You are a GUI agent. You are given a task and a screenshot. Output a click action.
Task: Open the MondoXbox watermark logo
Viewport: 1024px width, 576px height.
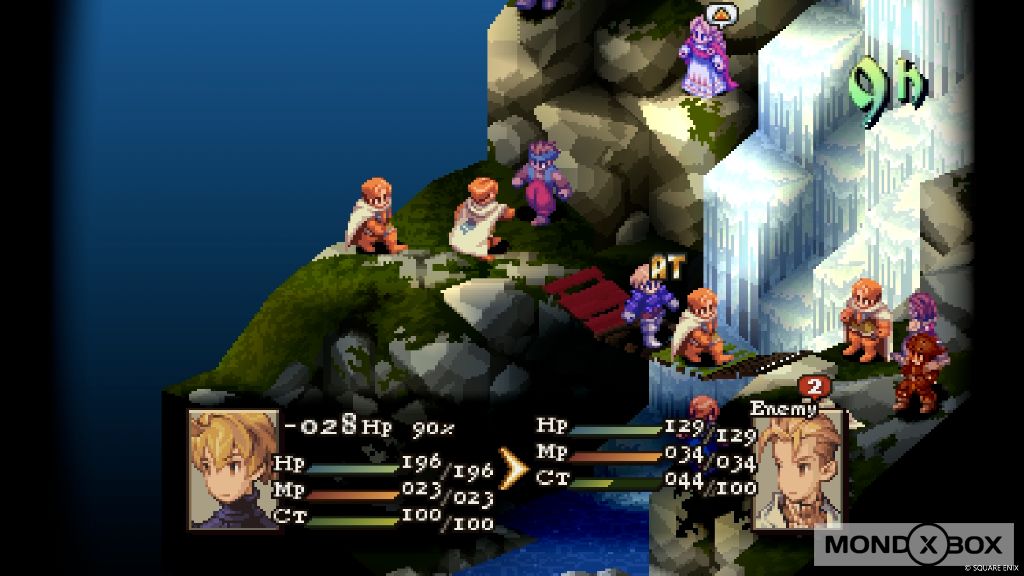pos(912,545)
